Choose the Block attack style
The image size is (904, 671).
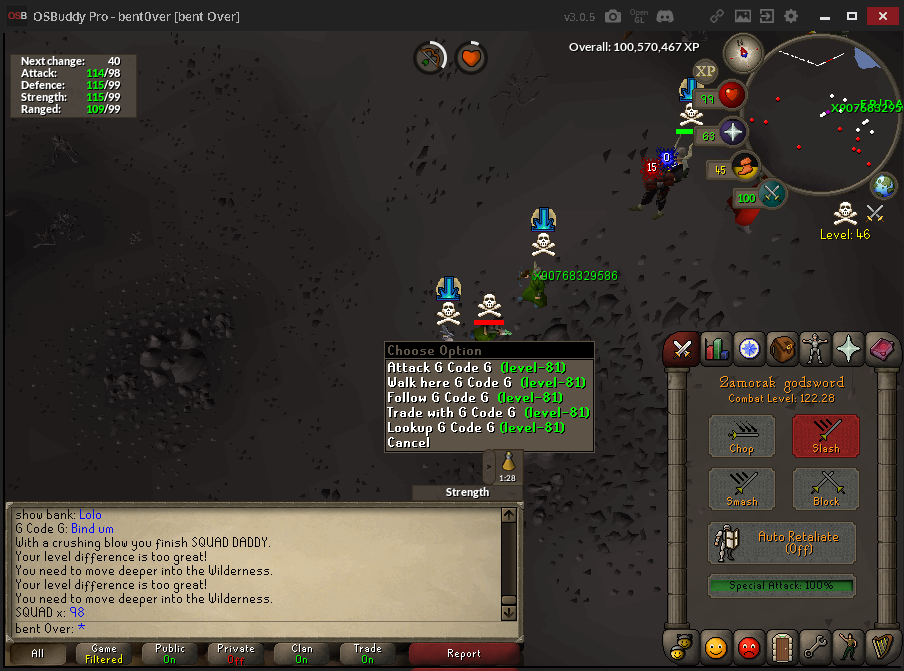(826, 489)
